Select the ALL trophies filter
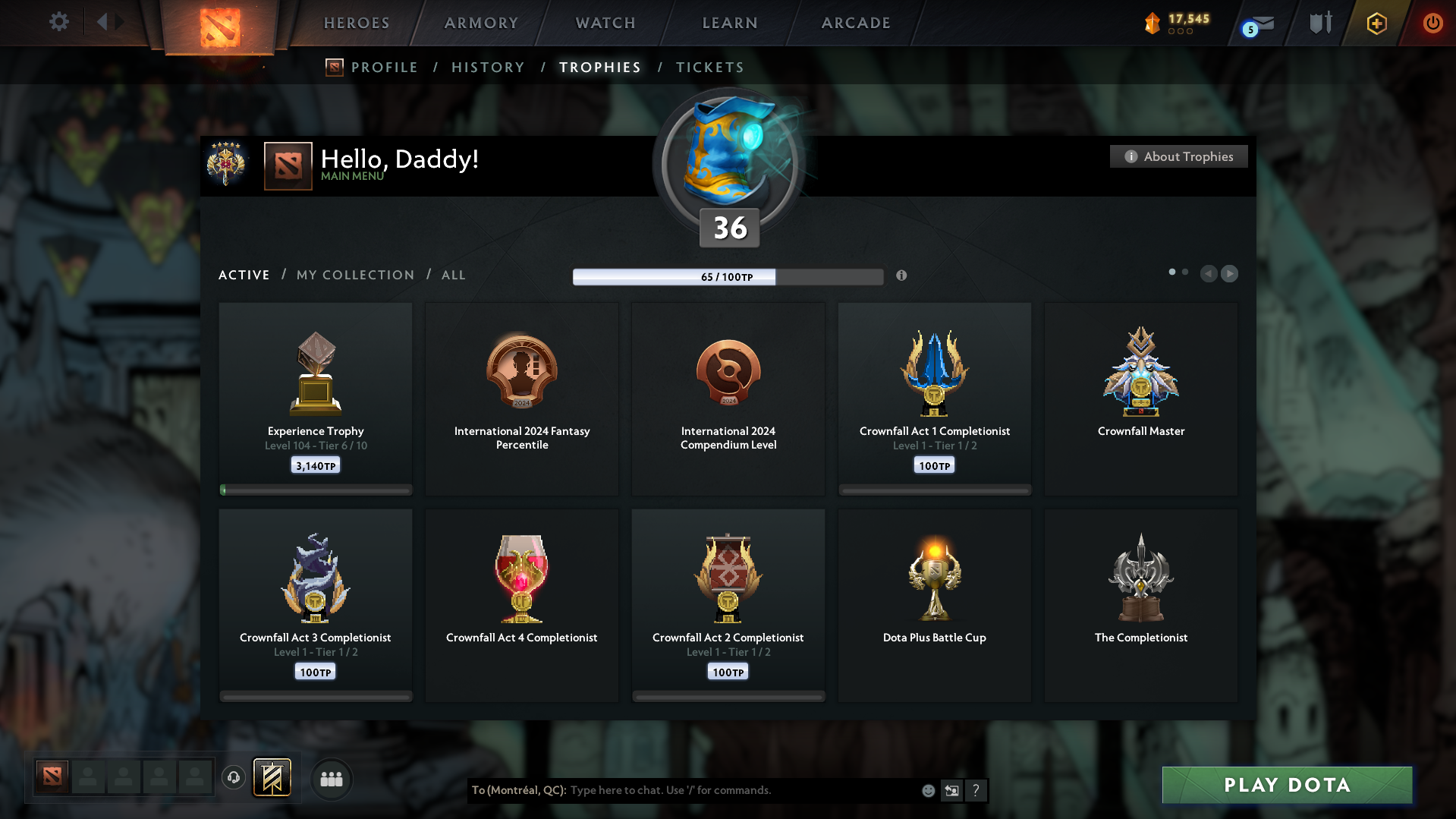 point(453,275)
